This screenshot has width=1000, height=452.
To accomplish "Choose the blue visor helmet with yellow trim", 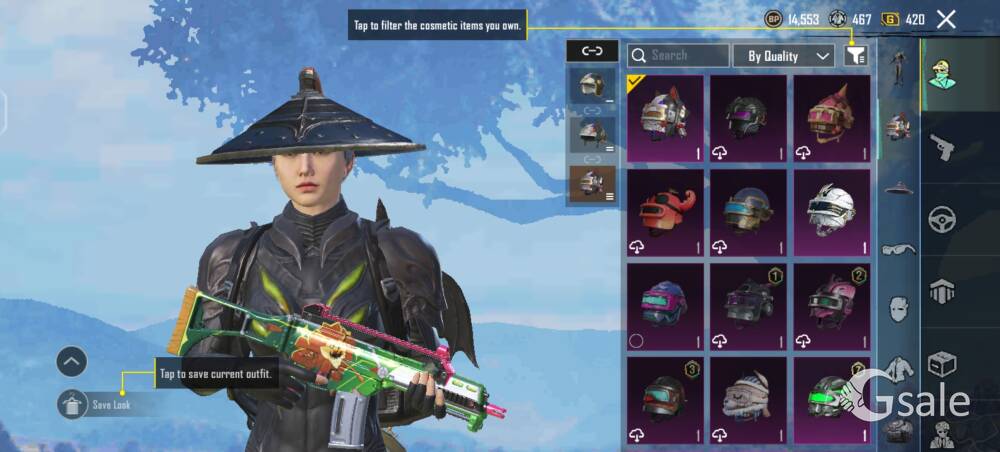I will point(749,212).
